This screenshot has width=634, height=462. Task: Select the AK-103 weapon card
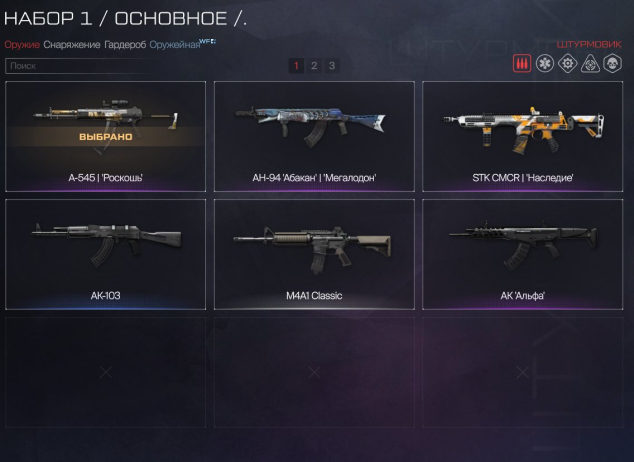tap(105, 254)
